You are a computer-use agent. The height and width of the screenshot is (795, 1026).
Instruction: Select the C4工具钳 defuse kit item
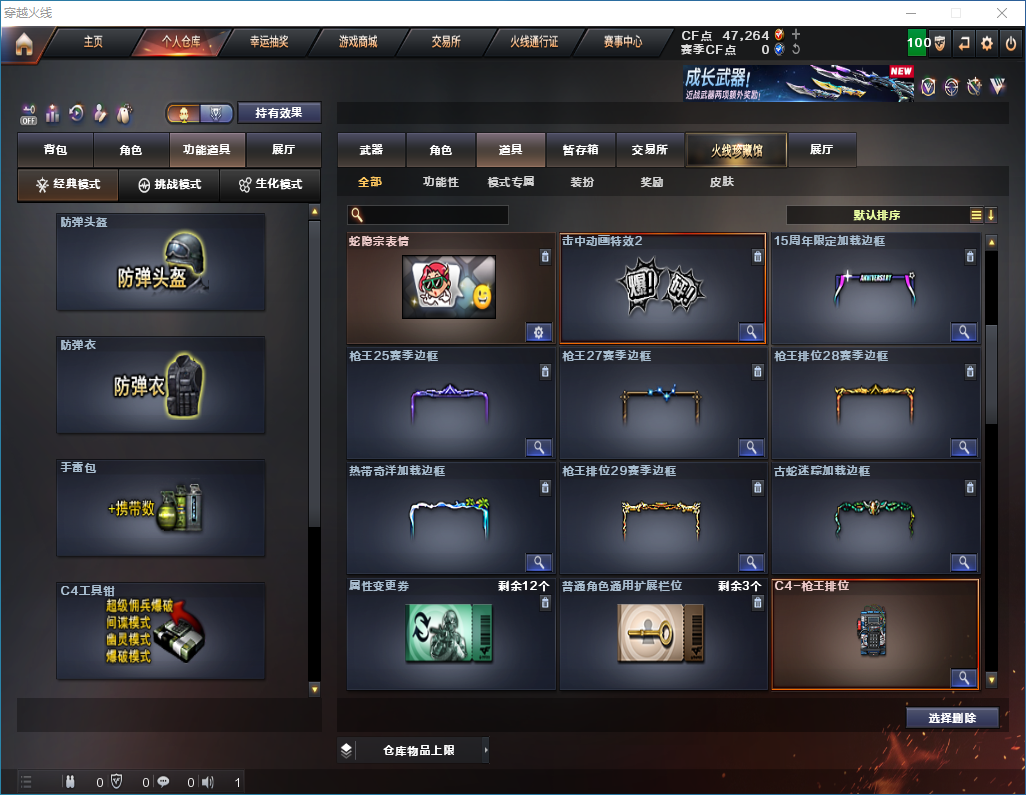click(161, 631)
